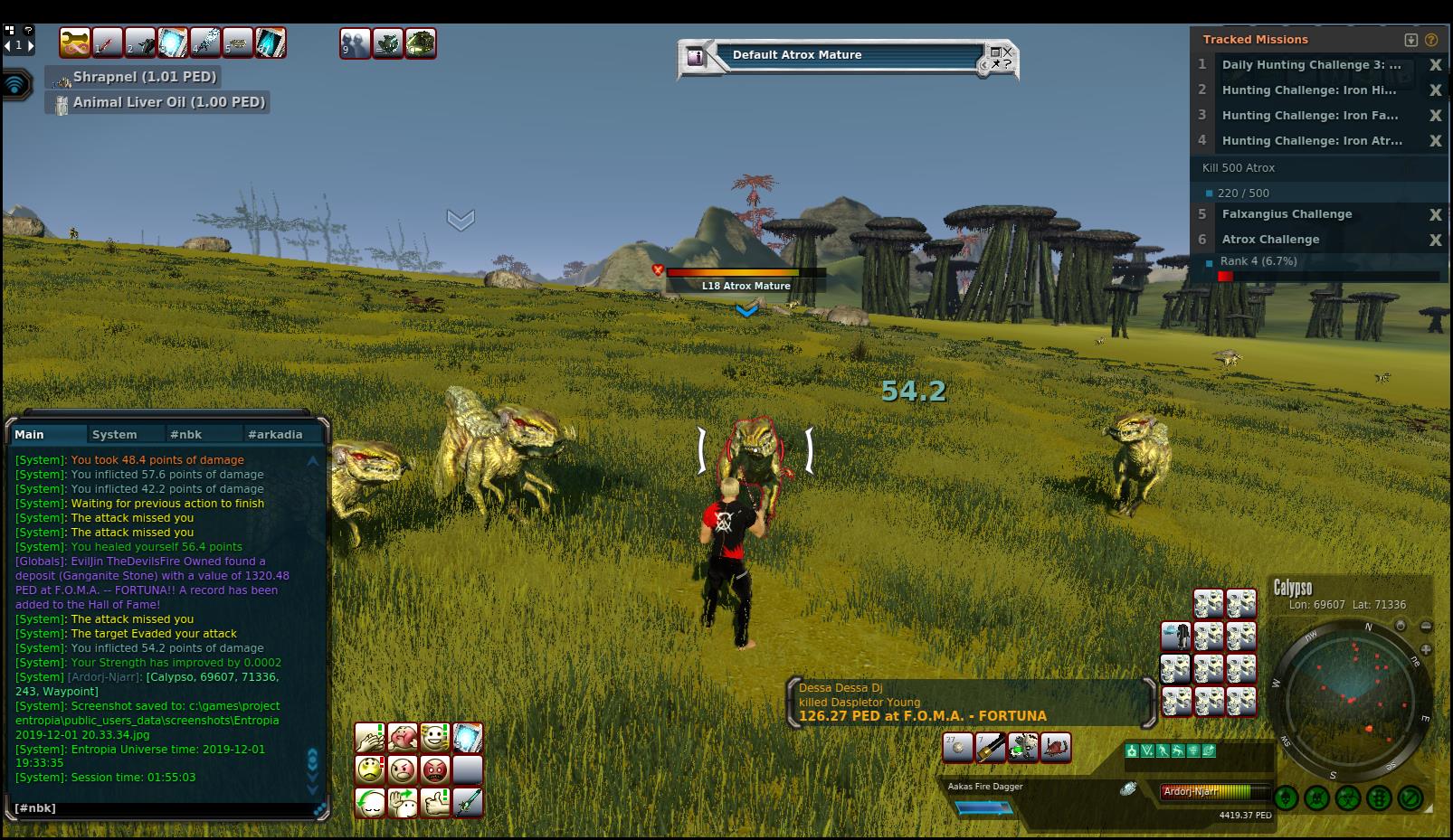The image size is (1453, 840).
Task: Select the #nbk chat tab
Action: 185,434
